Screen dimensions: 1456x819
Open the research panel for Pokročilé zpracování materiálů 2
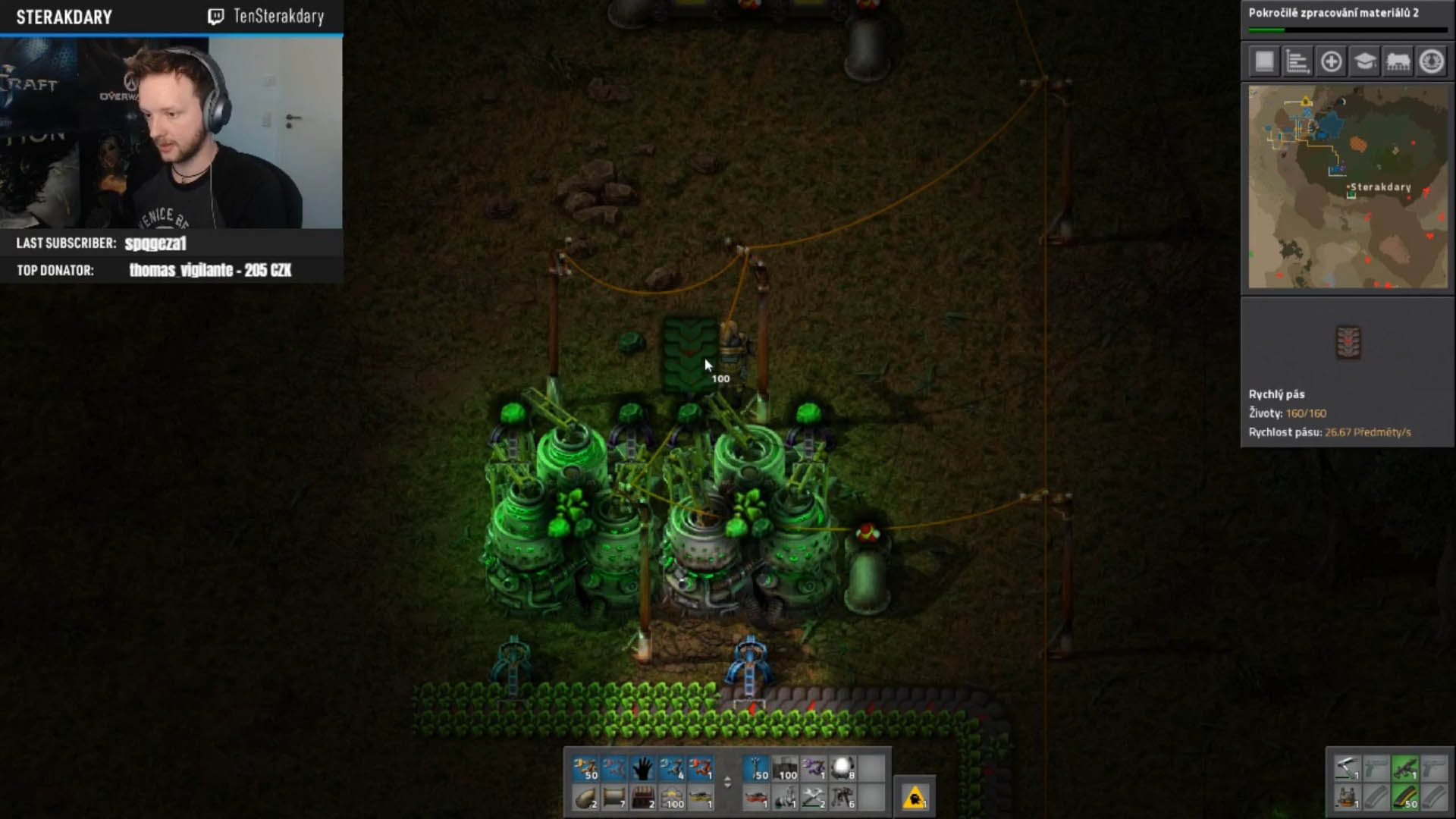click(1348, 18)
